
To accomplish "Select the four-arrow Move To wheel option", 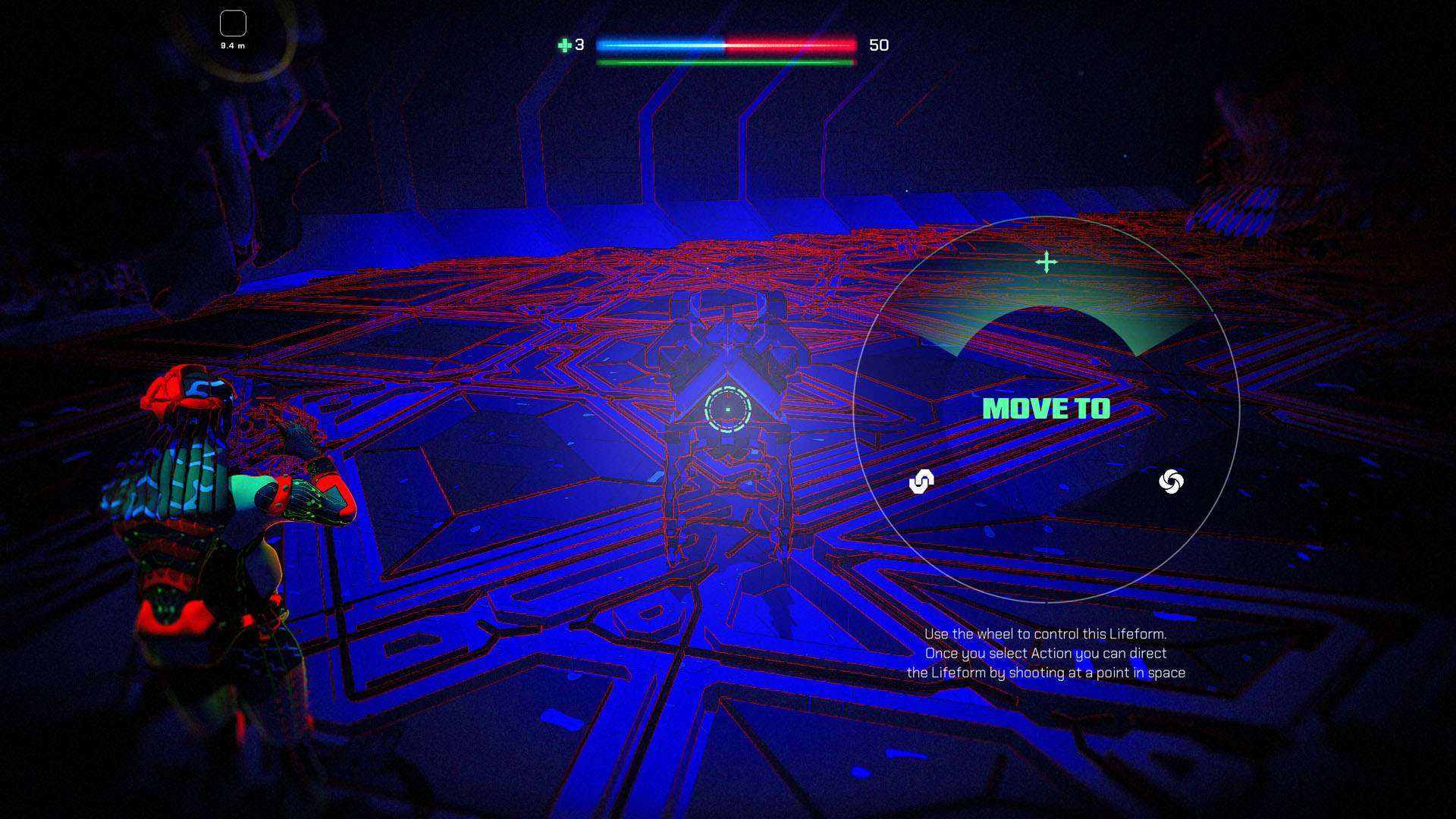I will tap(1046, 262).
